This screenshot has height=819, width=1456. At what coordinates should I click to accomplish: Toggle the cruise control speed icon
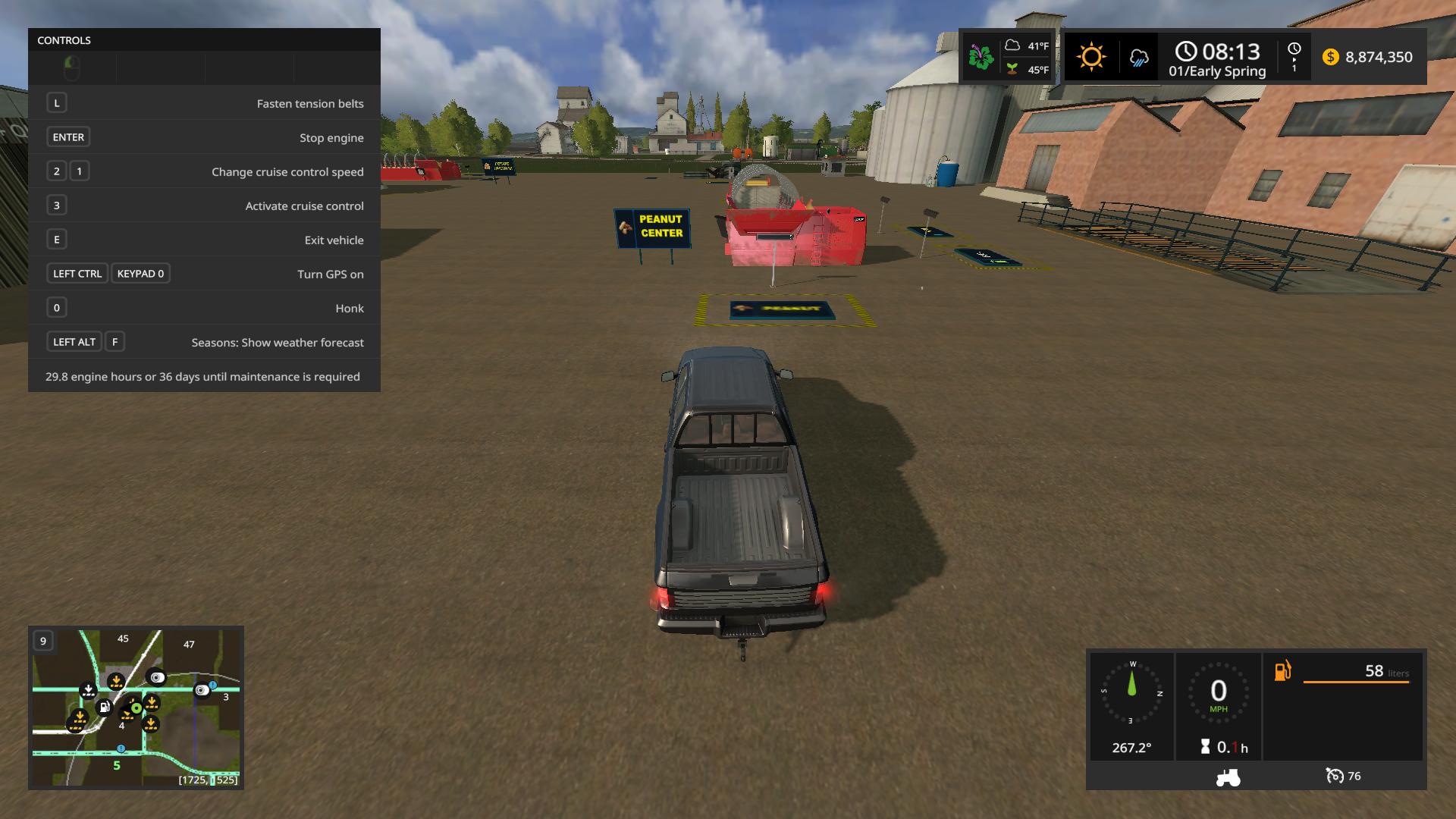pyautogui.click(x=1334, y=776)
